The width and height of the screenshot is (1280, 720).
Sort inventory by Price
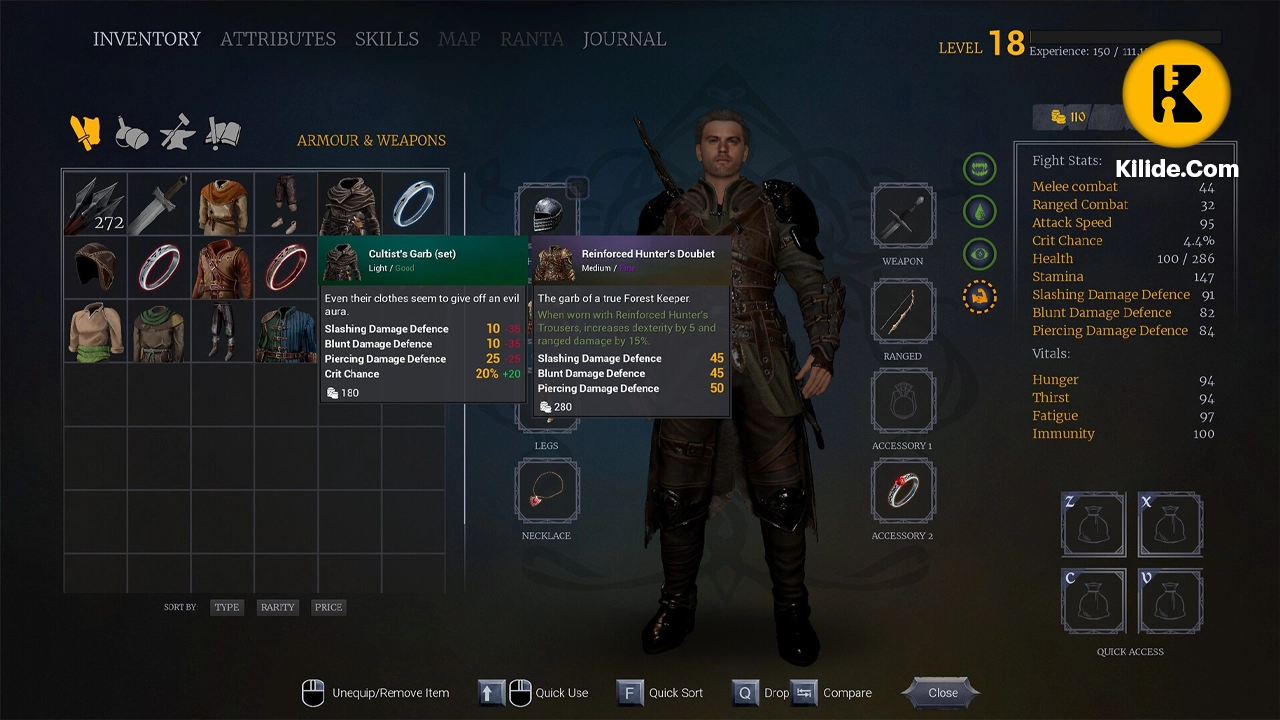[x=328, y=607]
